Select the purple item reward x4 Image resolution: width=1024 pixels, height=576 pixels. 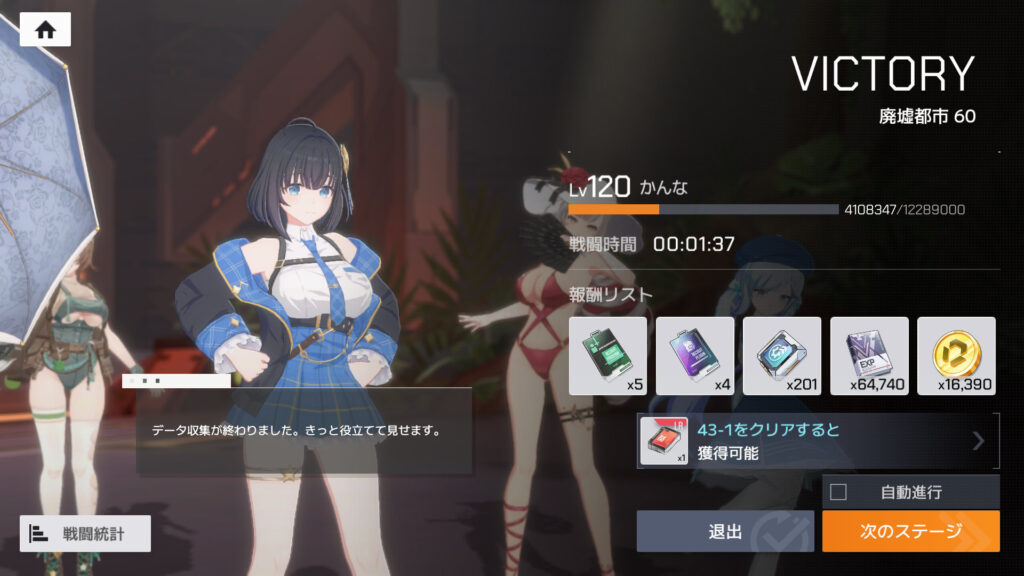click(695, 356)
